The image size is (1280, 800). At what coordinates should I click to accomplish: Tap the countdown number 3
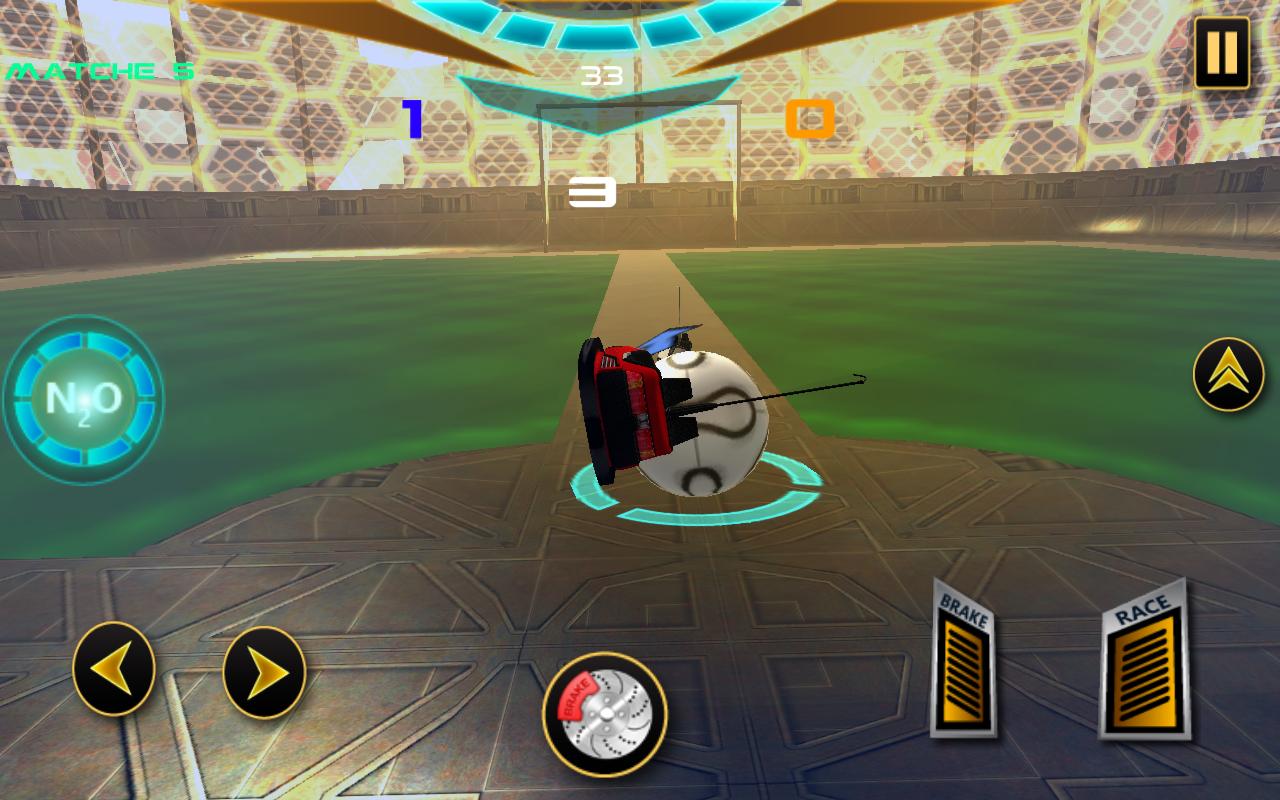(592, 194)
